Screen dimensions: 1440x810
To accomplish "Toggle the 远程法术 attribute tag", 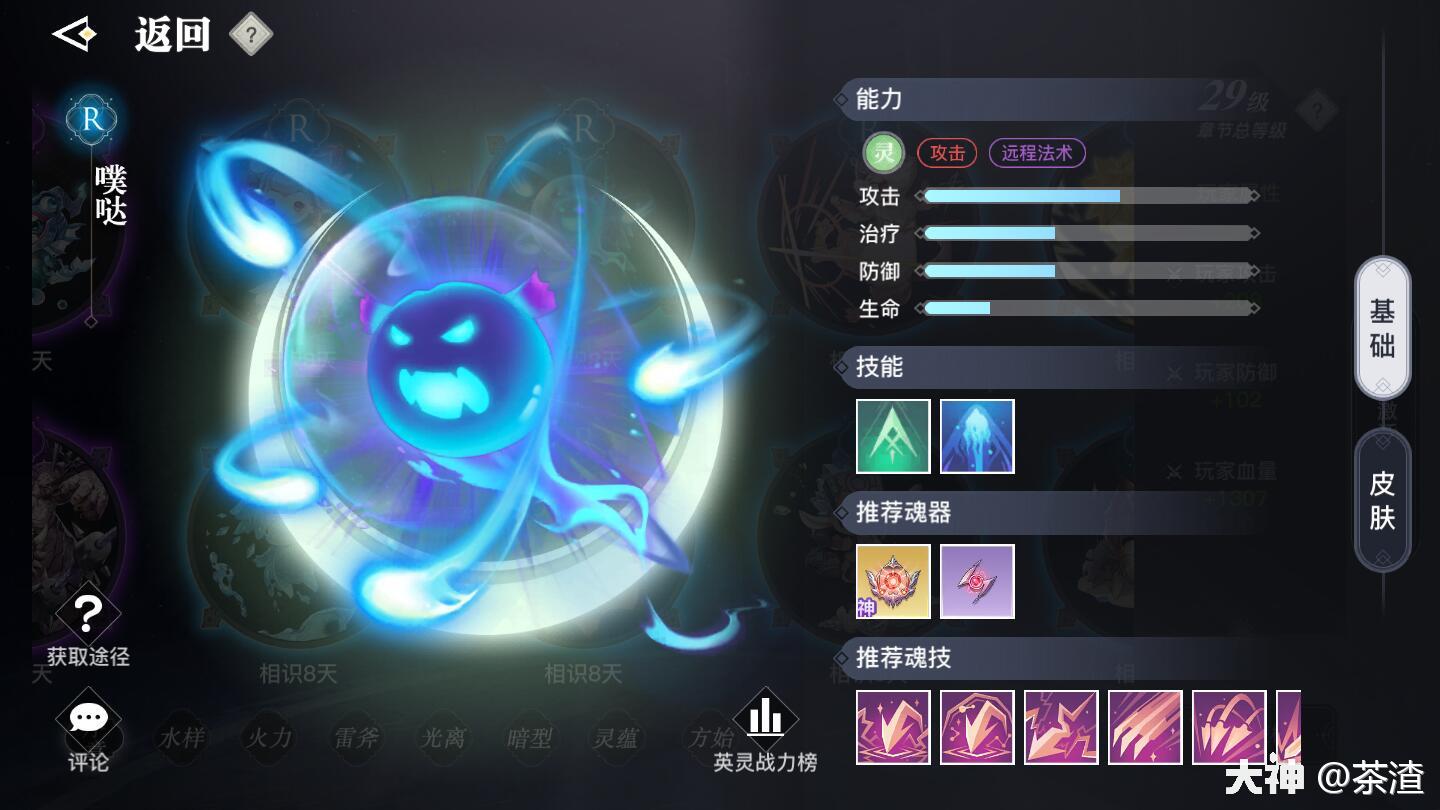I will (x=1037, y=153).
